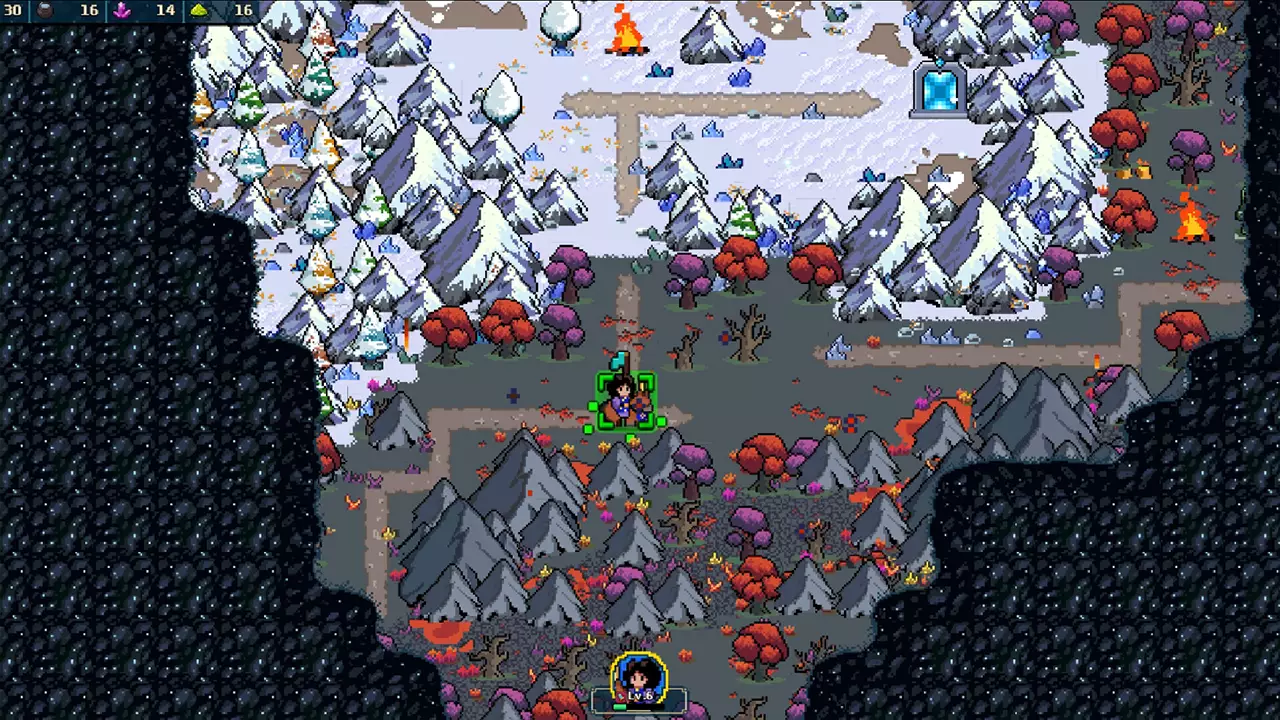
Task: Click the pink crystal resource icon
Action: pos(120,10)
